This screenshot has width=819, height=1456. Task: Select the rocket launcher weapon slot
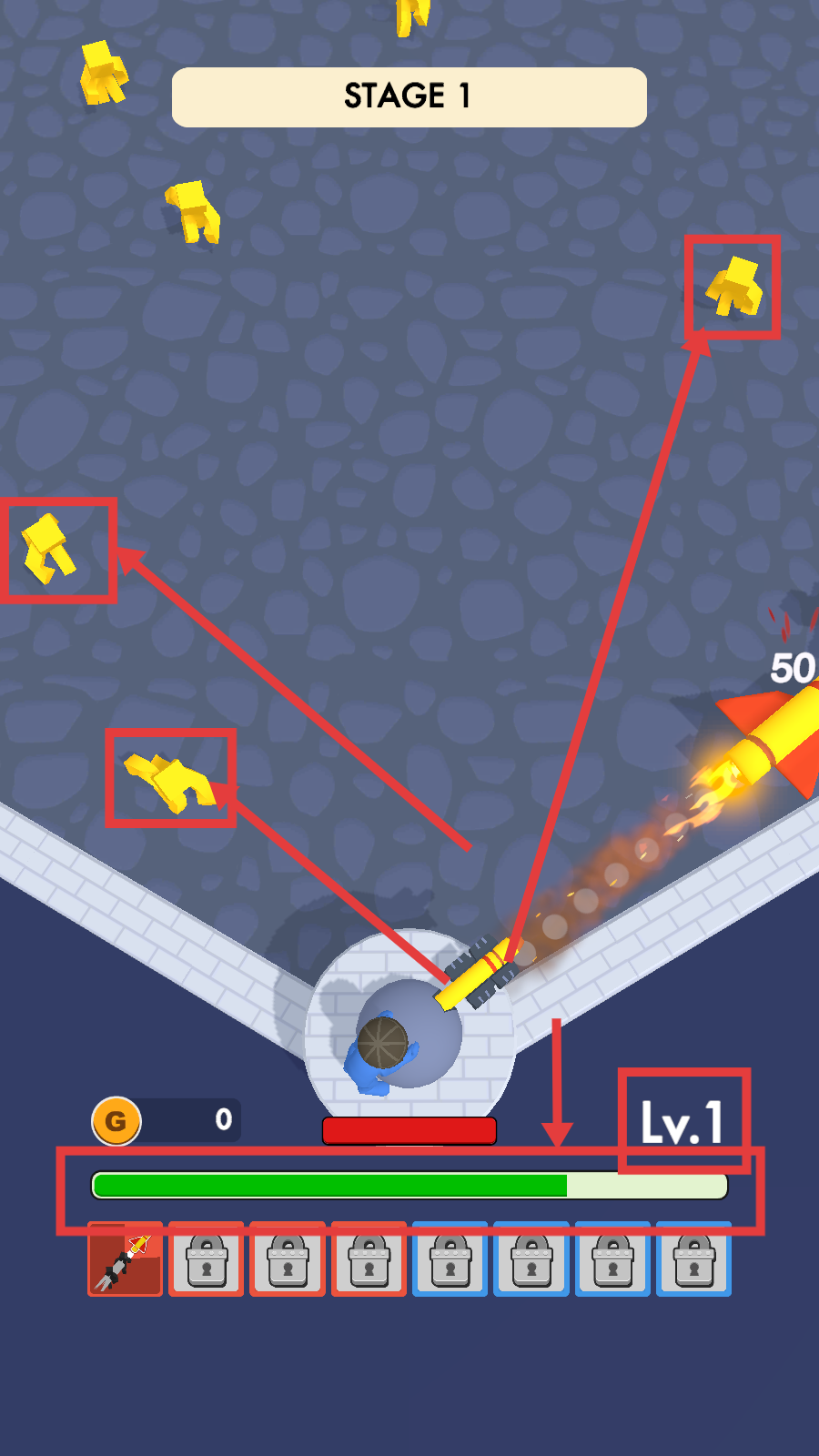click(x=126, y=1260)
